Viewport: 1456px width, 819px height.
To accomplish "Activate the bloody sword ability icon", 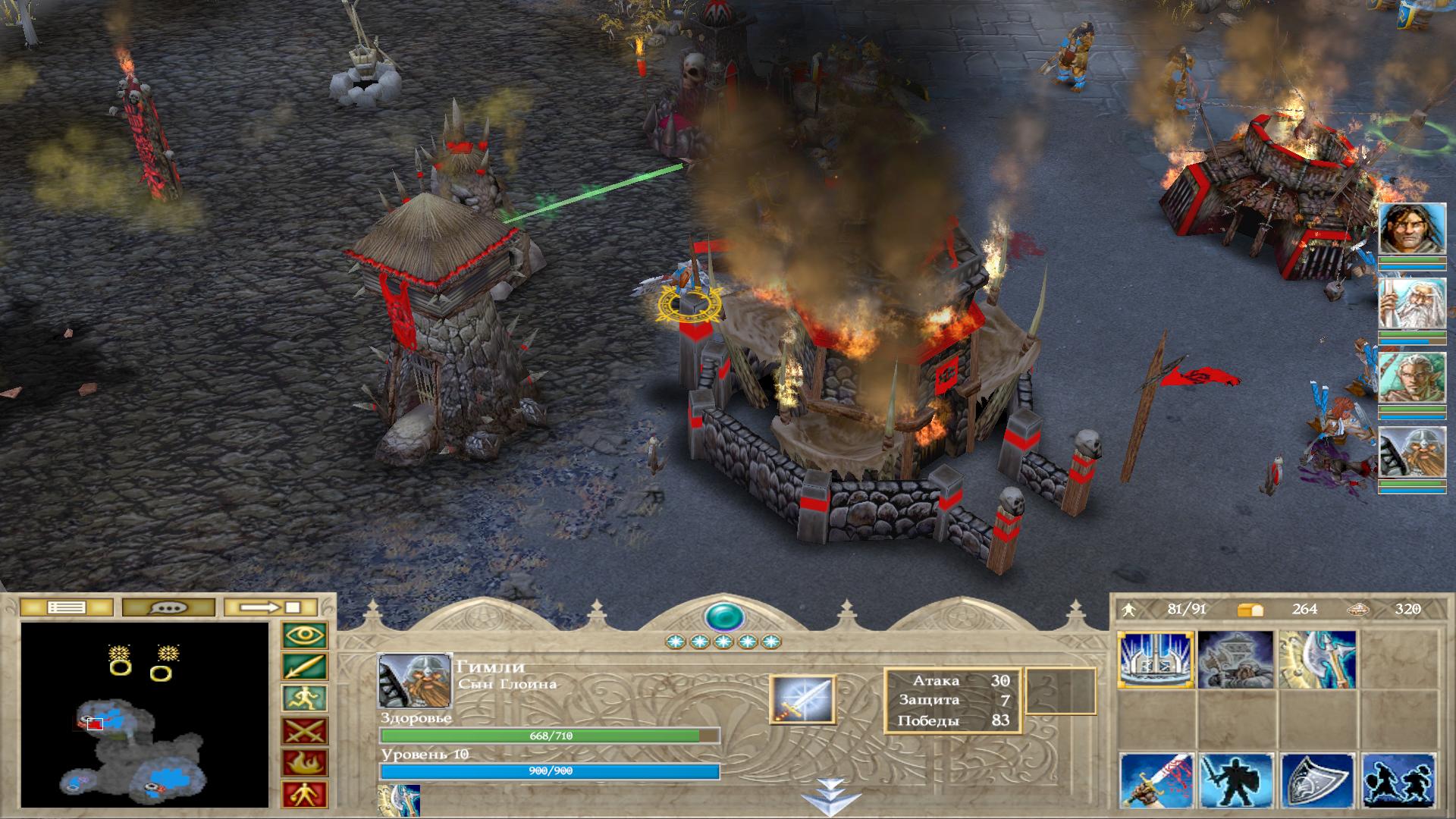I will 1156,781.
